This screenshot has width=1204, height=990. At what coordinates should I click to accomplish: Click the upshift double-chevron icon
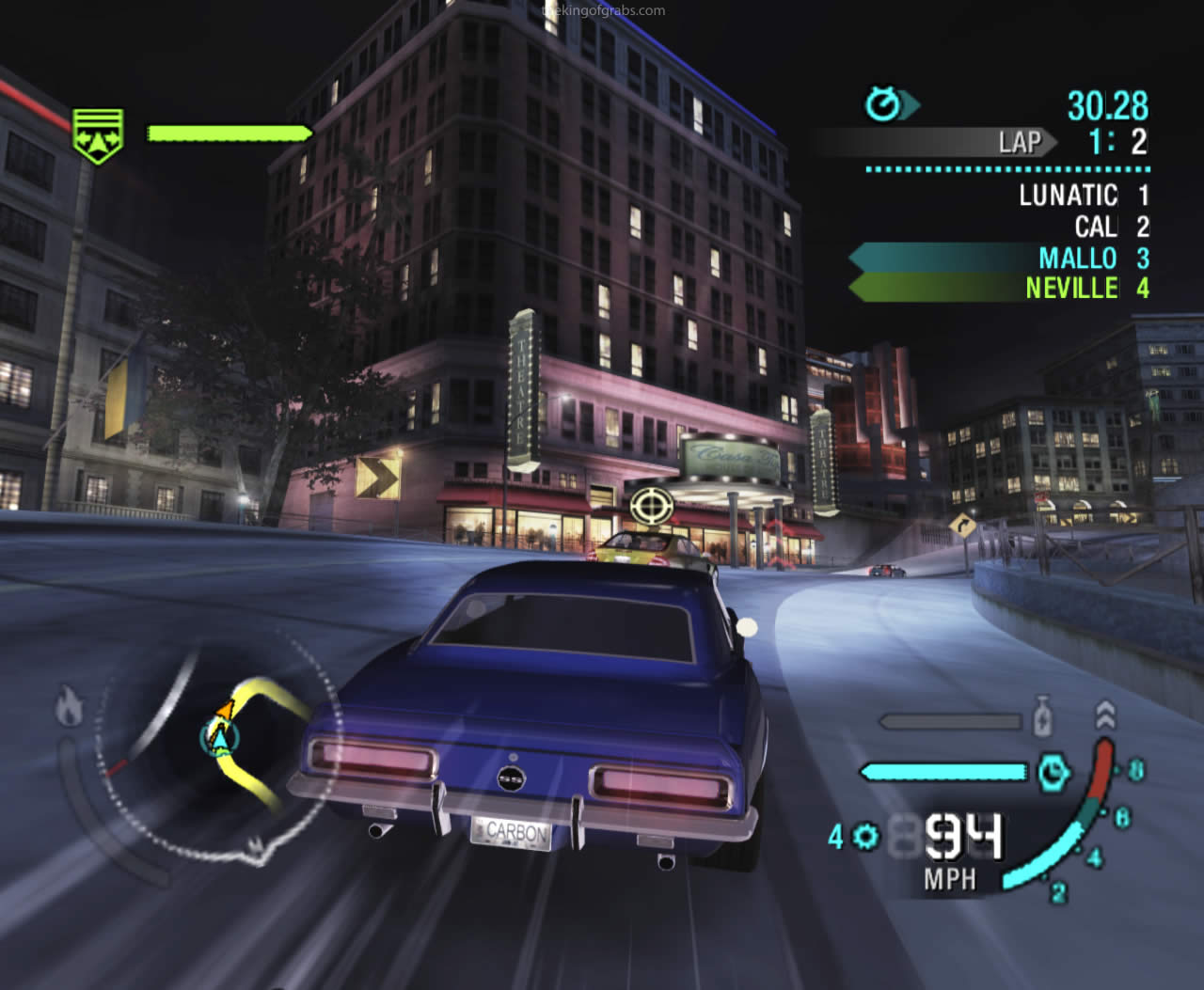click(x=1104, y=715)
